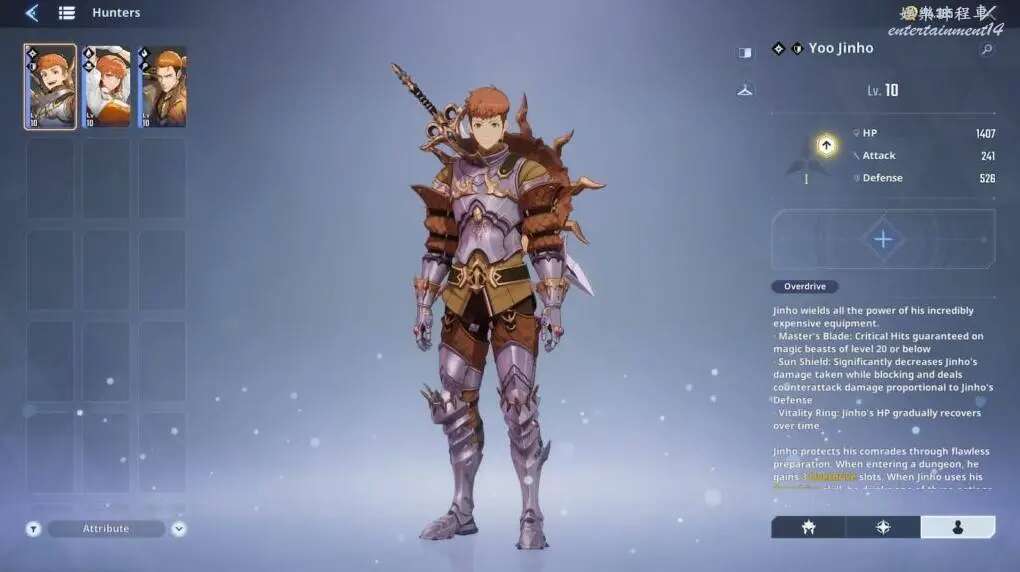
Task: Open the list menu beside Hunters
Action: click(67, 13)
